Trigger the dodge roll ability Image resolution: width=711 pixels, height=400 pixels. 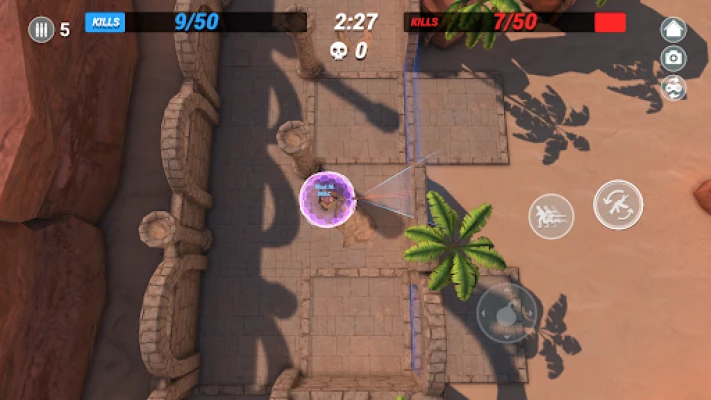pos(618,205)
